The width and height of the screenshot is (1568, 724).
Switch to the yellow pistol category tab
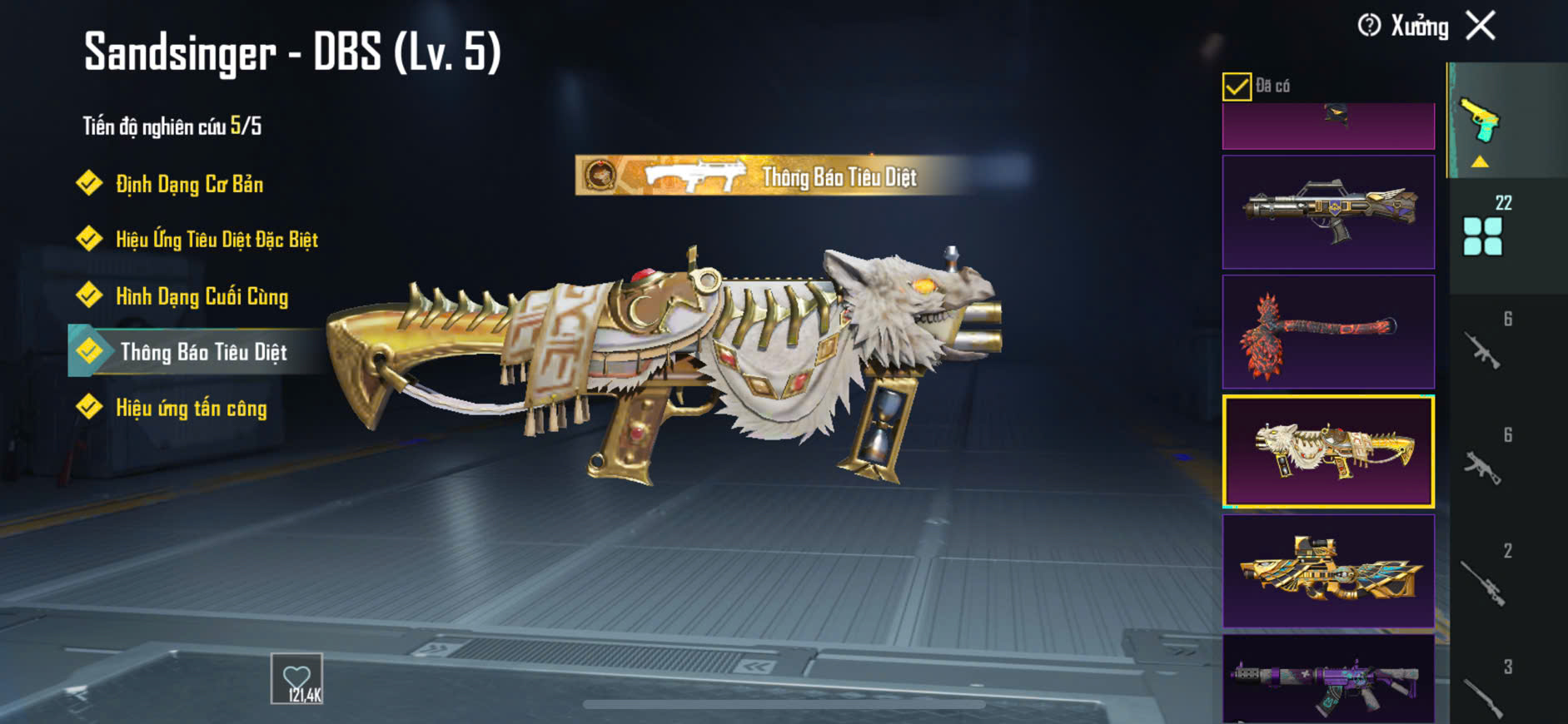coord(1481,121)
